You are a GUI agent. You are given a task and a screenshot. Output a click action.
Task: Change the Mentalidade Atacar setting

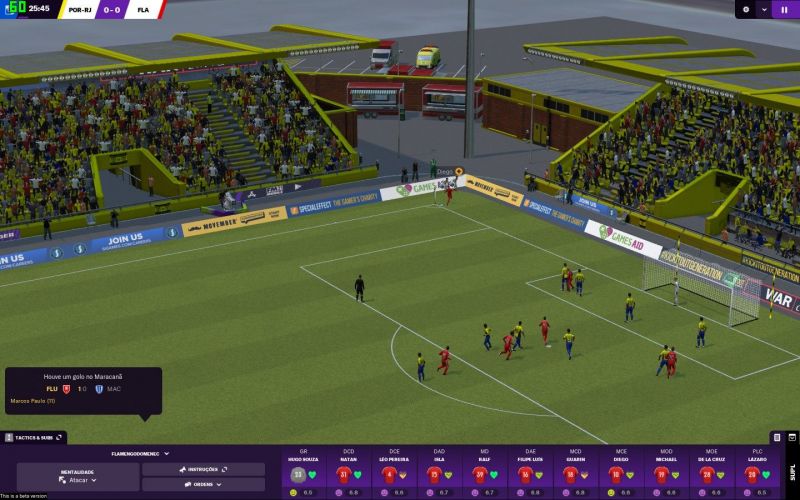(77, 480)
